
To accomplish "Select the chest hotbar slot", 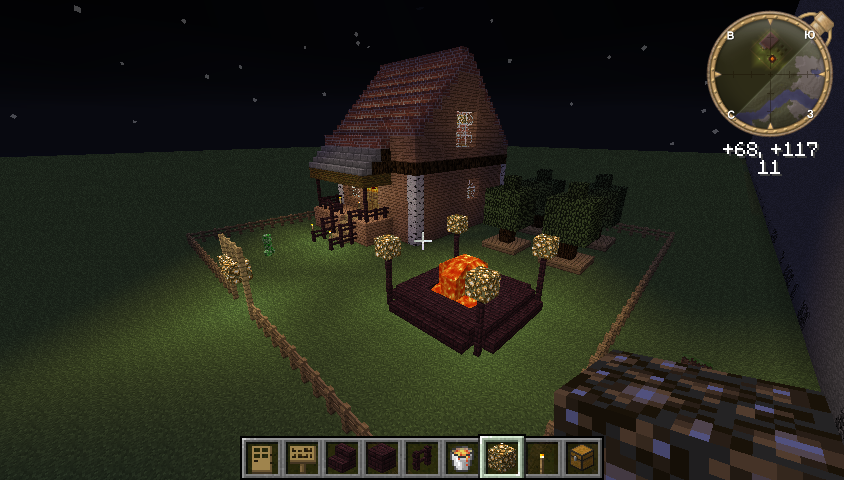I will (x=582, y=458).
